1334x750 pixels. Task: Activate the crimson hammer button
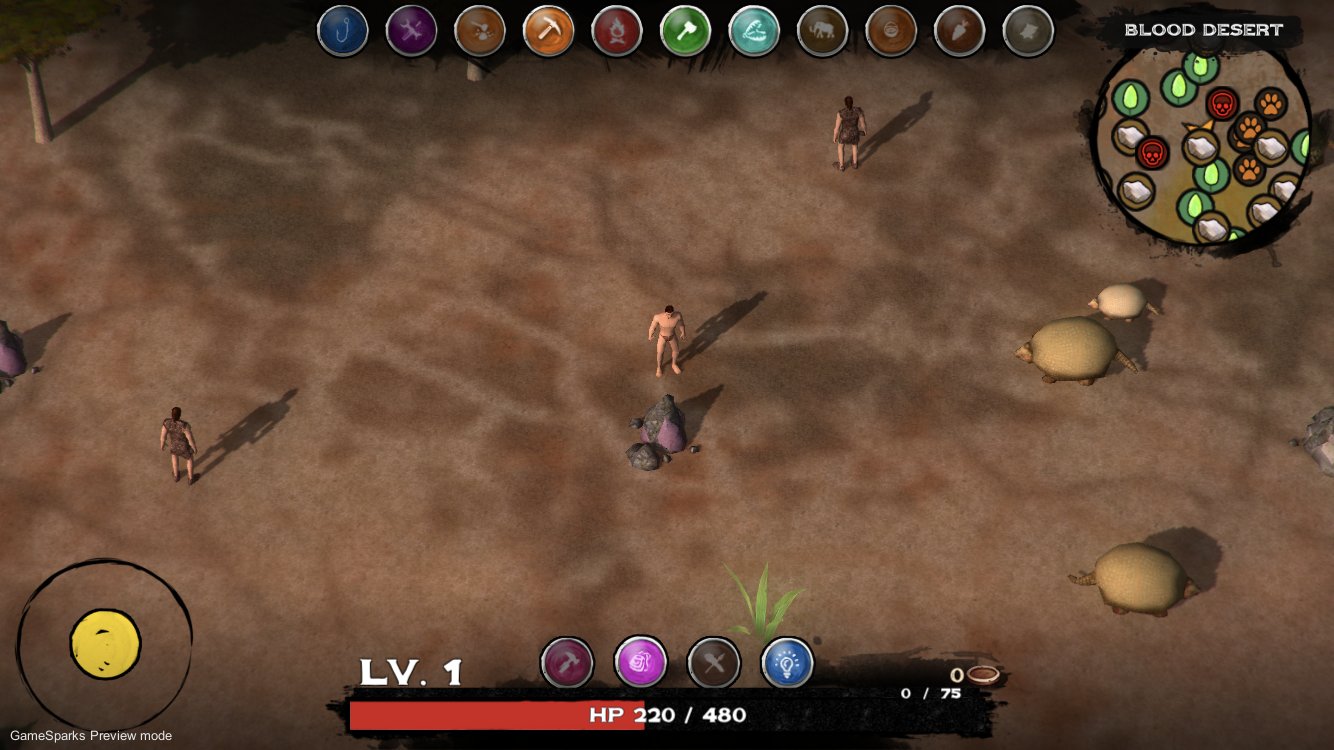click(567, 662)
